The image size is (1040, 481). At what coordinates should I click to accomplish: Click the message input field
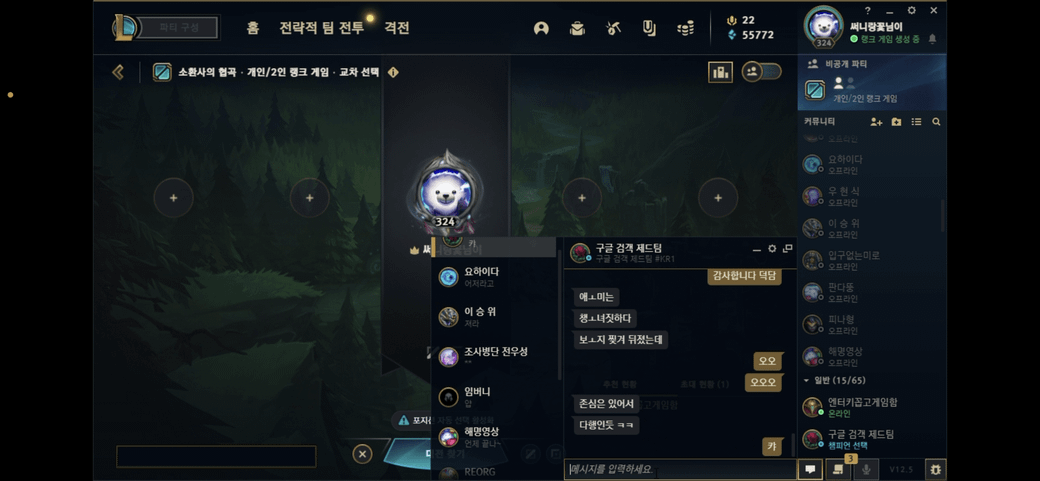point(680,469)
